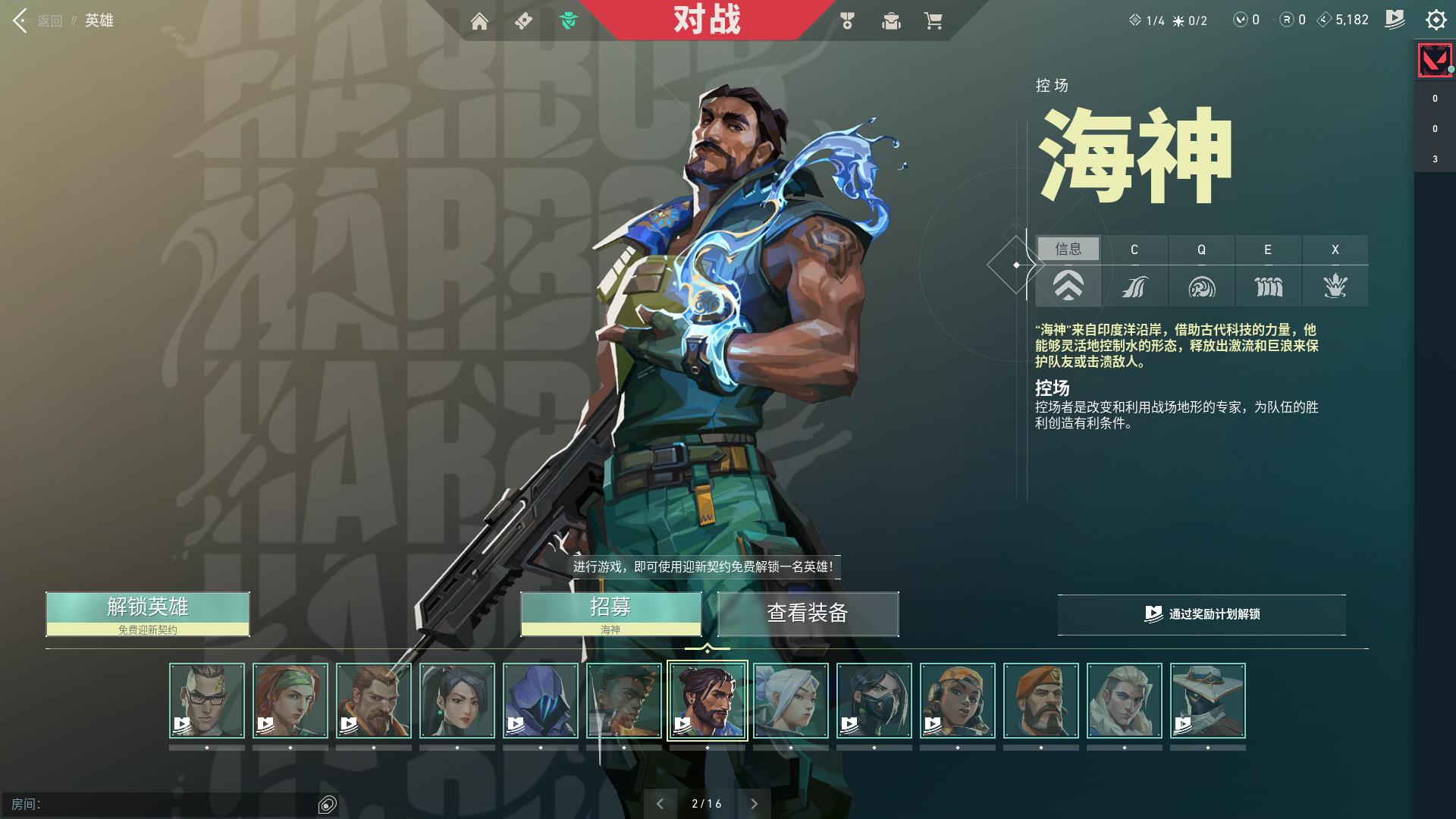The image size is (1456, 819).
Task: Select Harbor's Q swirl ability icon
Action: 1201,286
